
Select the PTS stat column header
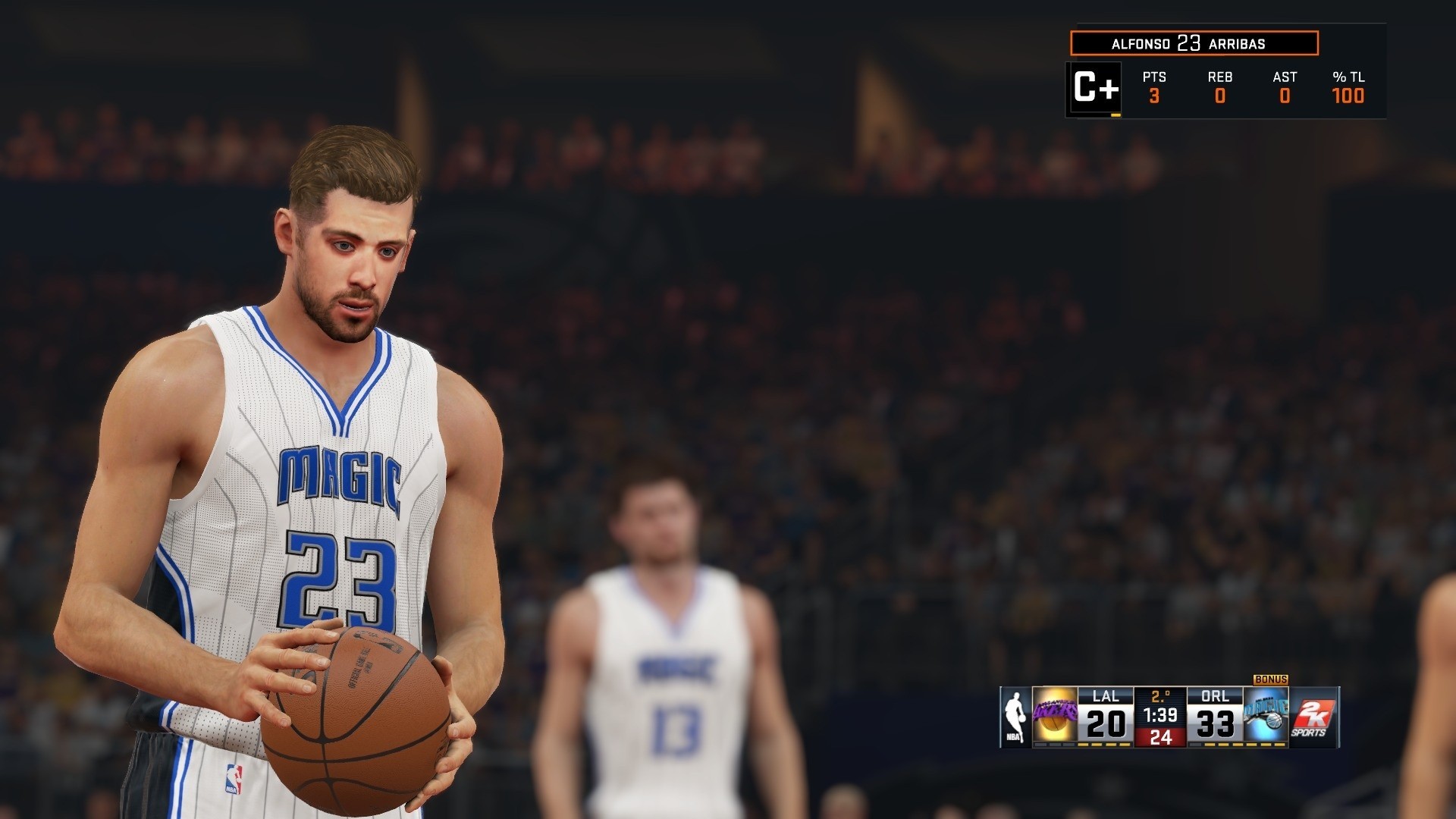pyautogui.click(x=1154, y=77)
